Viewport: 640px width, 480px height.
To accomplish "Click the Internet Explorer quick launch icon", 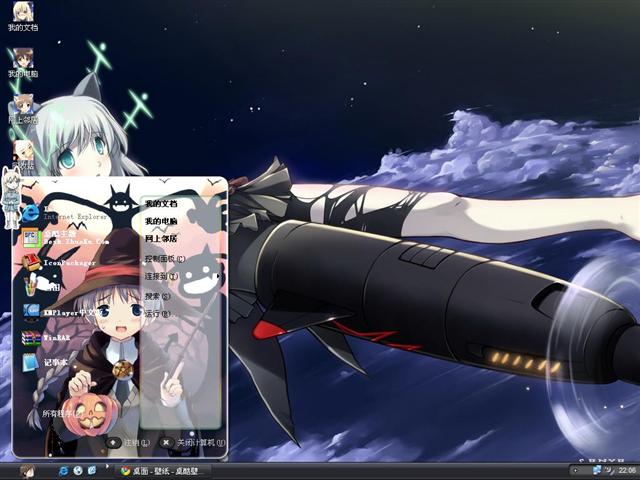I will [64, 470].
